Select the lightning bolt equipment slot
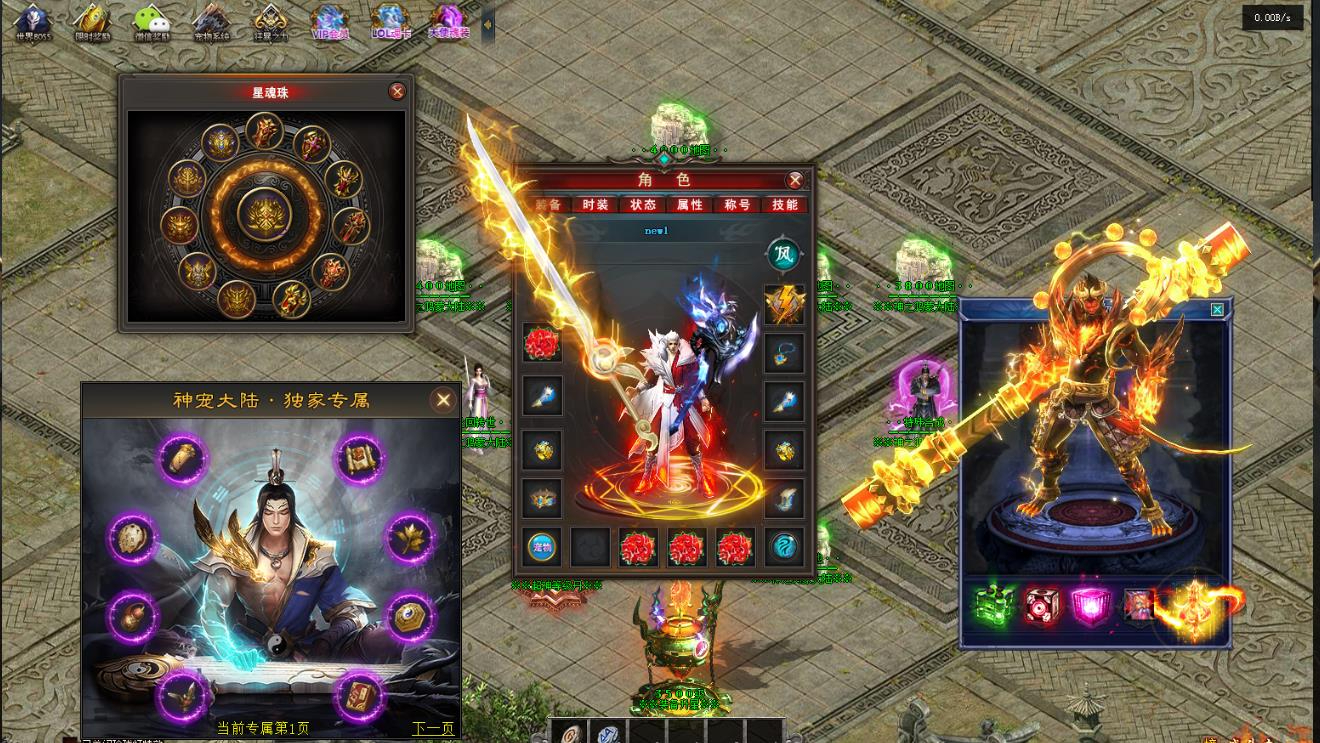Screen dimensions: 1320x743 point(784,304)
